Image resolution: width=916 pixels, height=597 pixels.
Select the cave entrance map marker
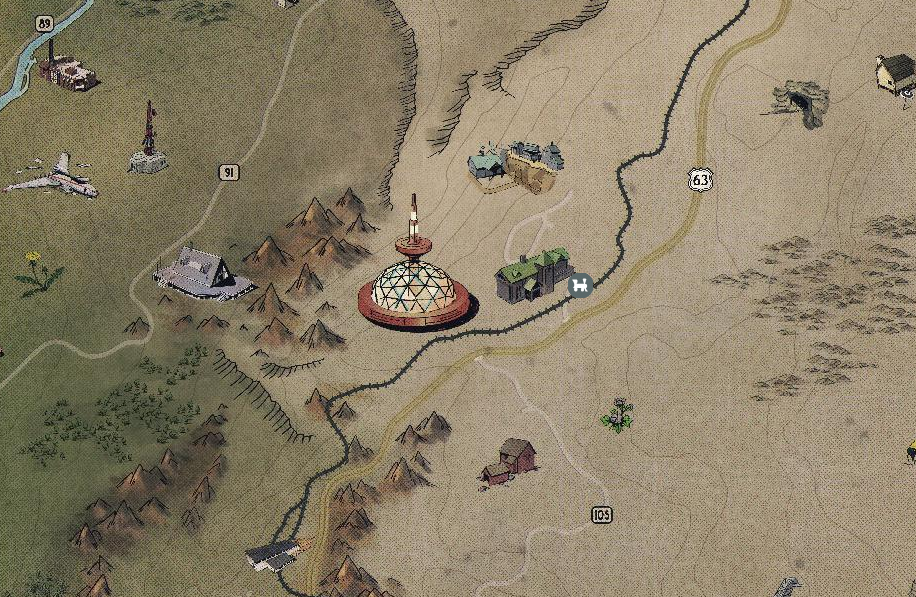(800, 101)
